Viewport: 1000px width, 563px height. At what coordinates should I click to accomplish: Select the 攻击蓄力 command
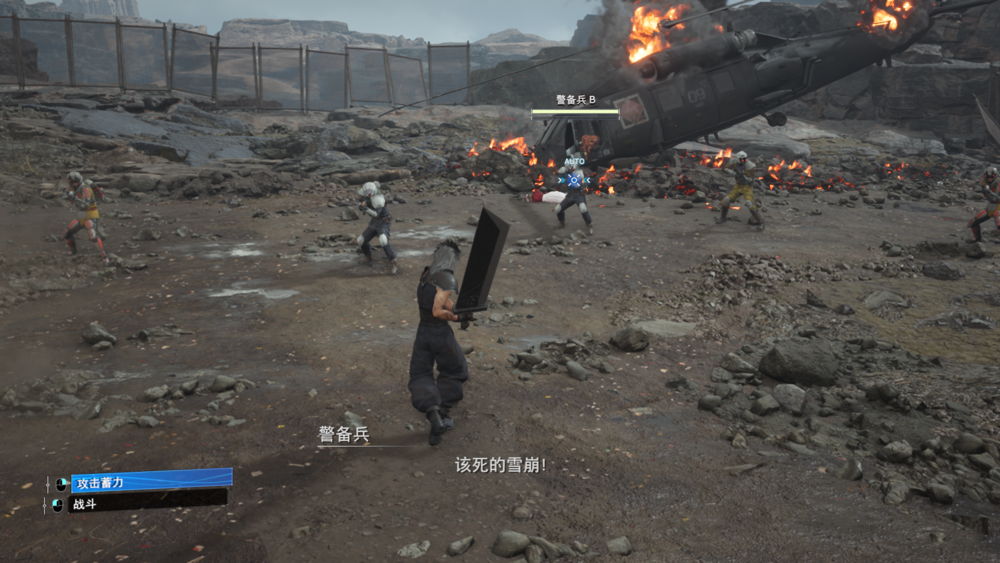[x=150, y=481]
